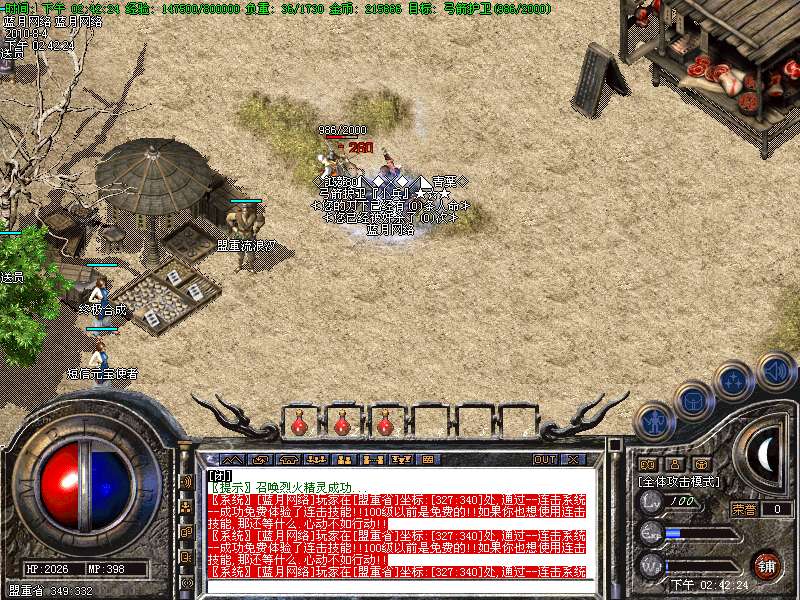The image size is (800, 600).
Task: Switch the 全体攻击模式 attack mode label
Action: (681, 481)
